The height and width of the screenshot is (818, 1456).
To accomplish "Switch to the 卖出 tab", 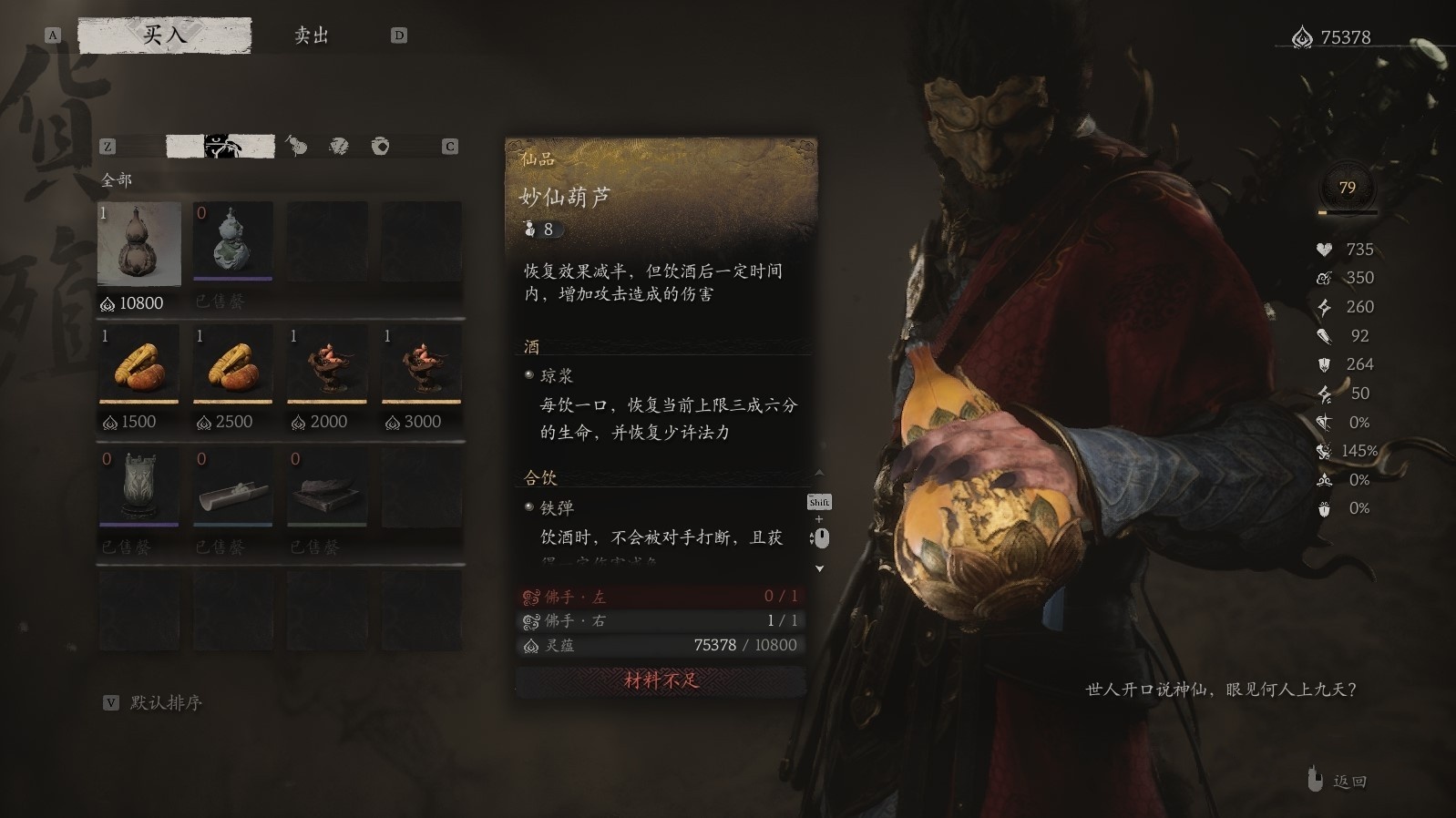I will click(312, 36).
